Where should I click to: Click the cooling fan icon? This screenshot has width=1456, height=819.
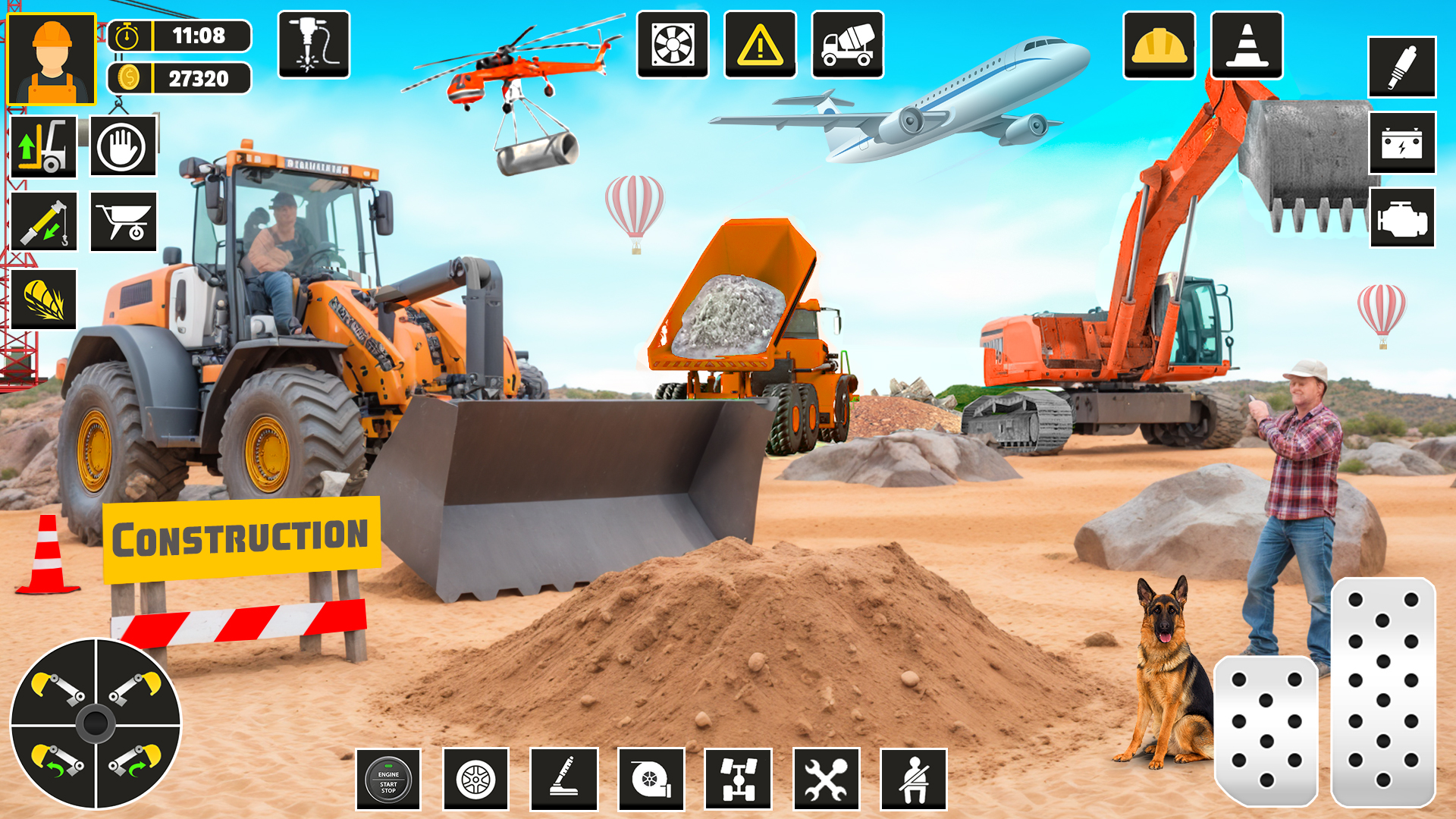[x=673, y=45]
